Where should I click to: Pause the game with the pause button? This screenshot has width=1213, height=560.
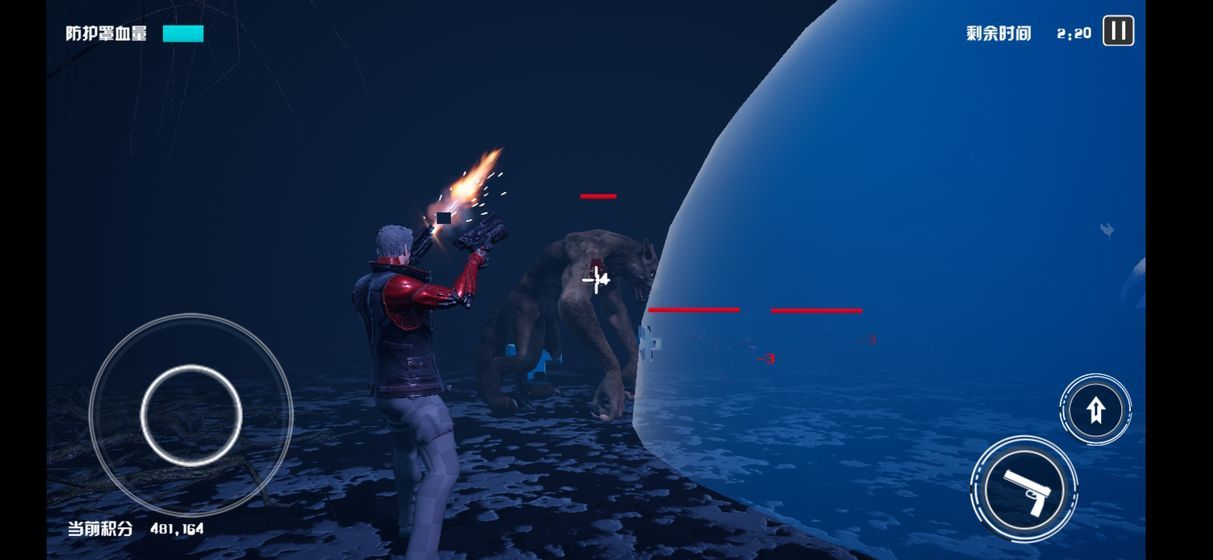point(1118,31)
